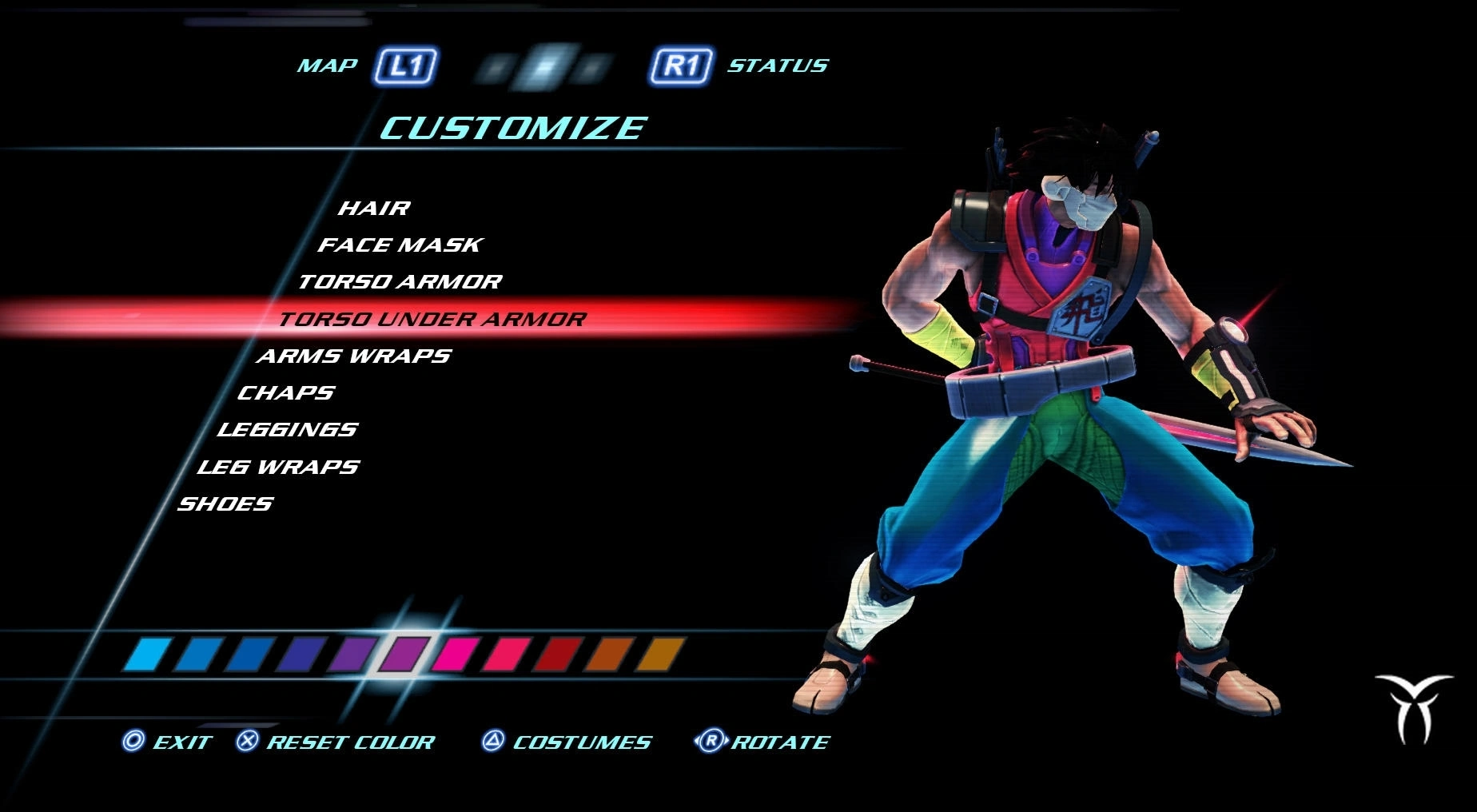Exit the Customize screen
The width and height of the screenshot is (1477, 812).
tap(181, 742)
